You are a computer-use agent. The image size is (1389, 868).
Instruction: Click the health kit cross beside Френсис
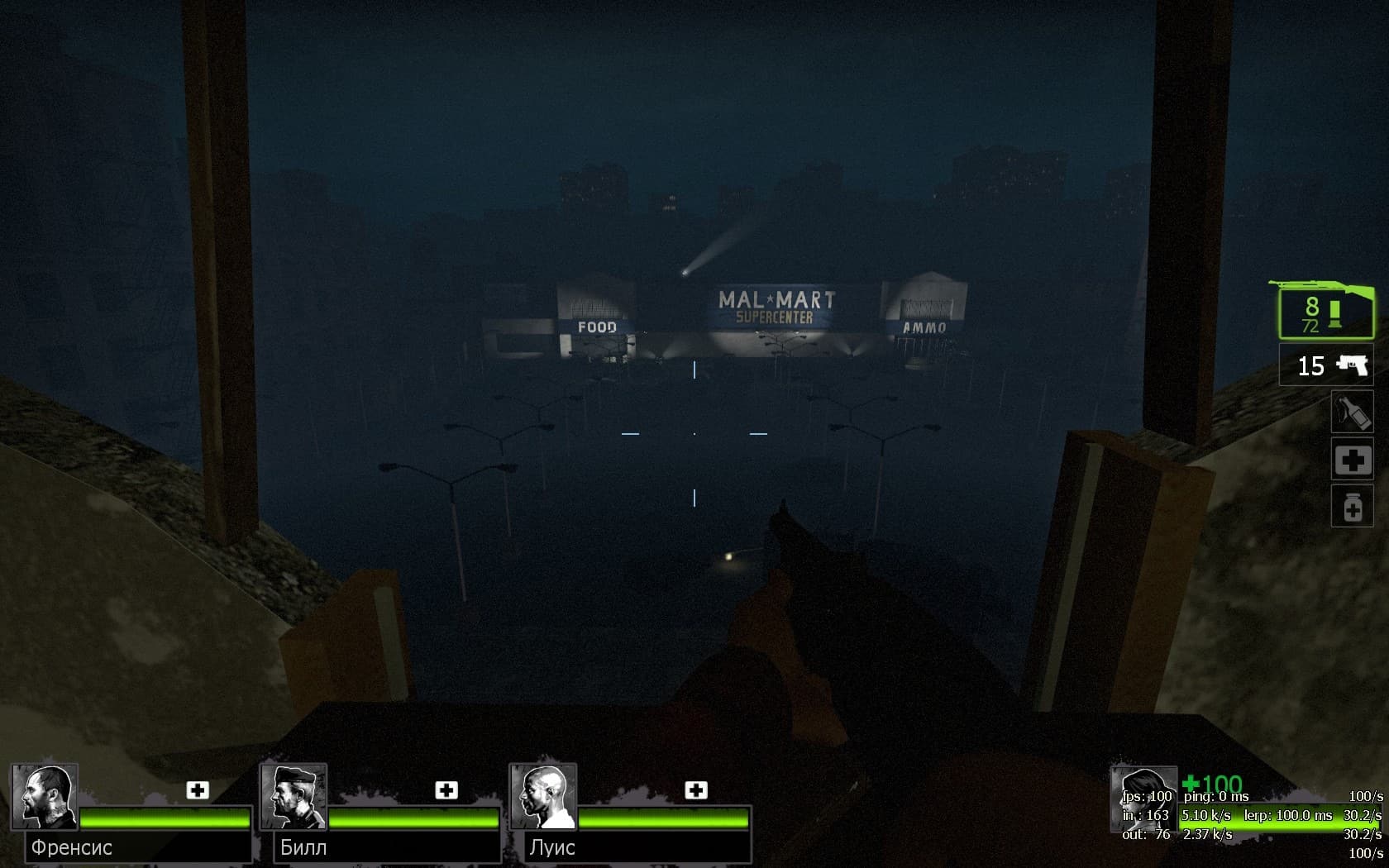(196, 791)
